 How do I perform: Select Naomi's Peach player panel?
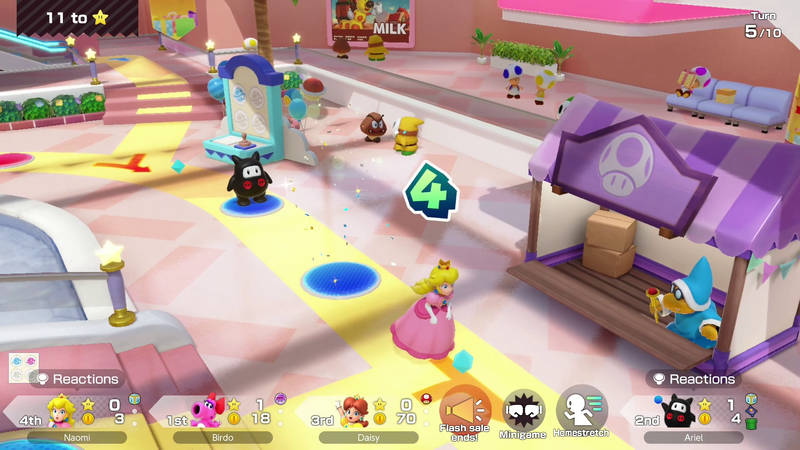(x=75, y=415)
